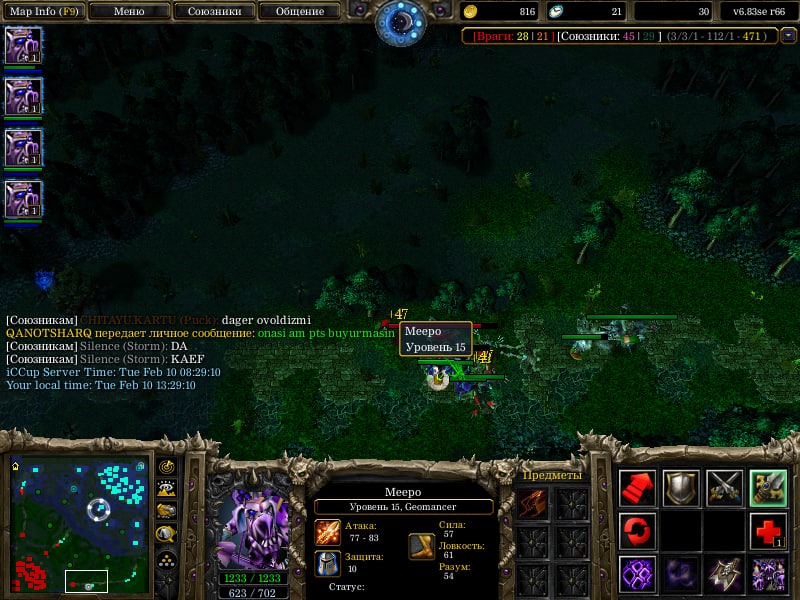Issue the Stop command with the shield icon
This screenshot has height=600, width=800.
point(681,488)
